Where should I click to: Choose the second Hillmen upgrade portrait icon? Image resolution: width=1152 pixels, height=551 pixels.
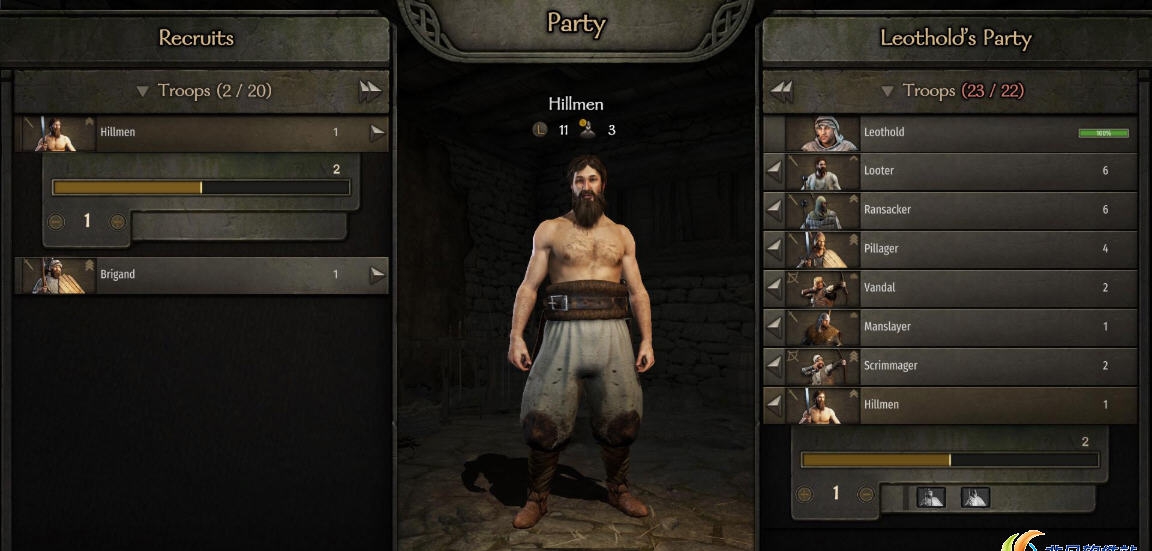[x=975, y=496]
